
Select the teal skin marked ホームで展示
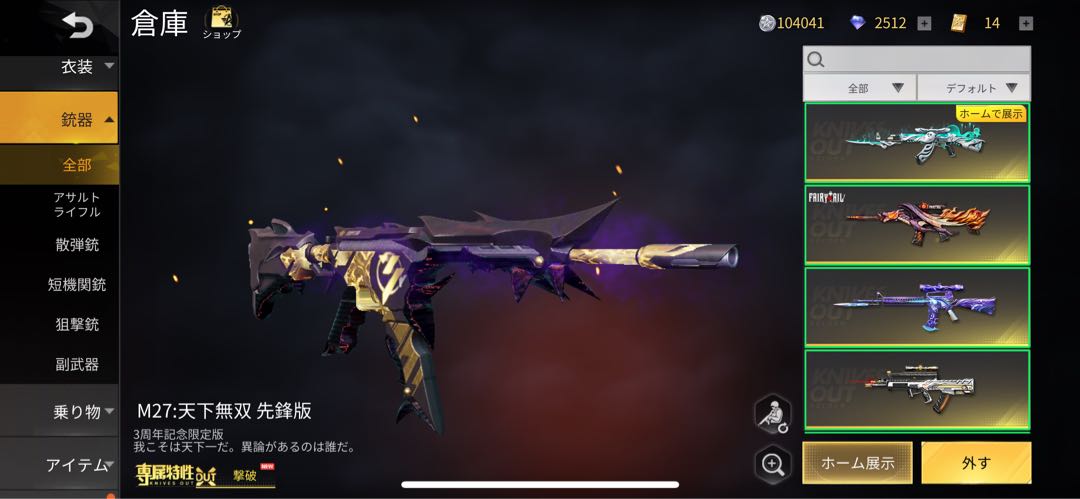coord(916,143)
